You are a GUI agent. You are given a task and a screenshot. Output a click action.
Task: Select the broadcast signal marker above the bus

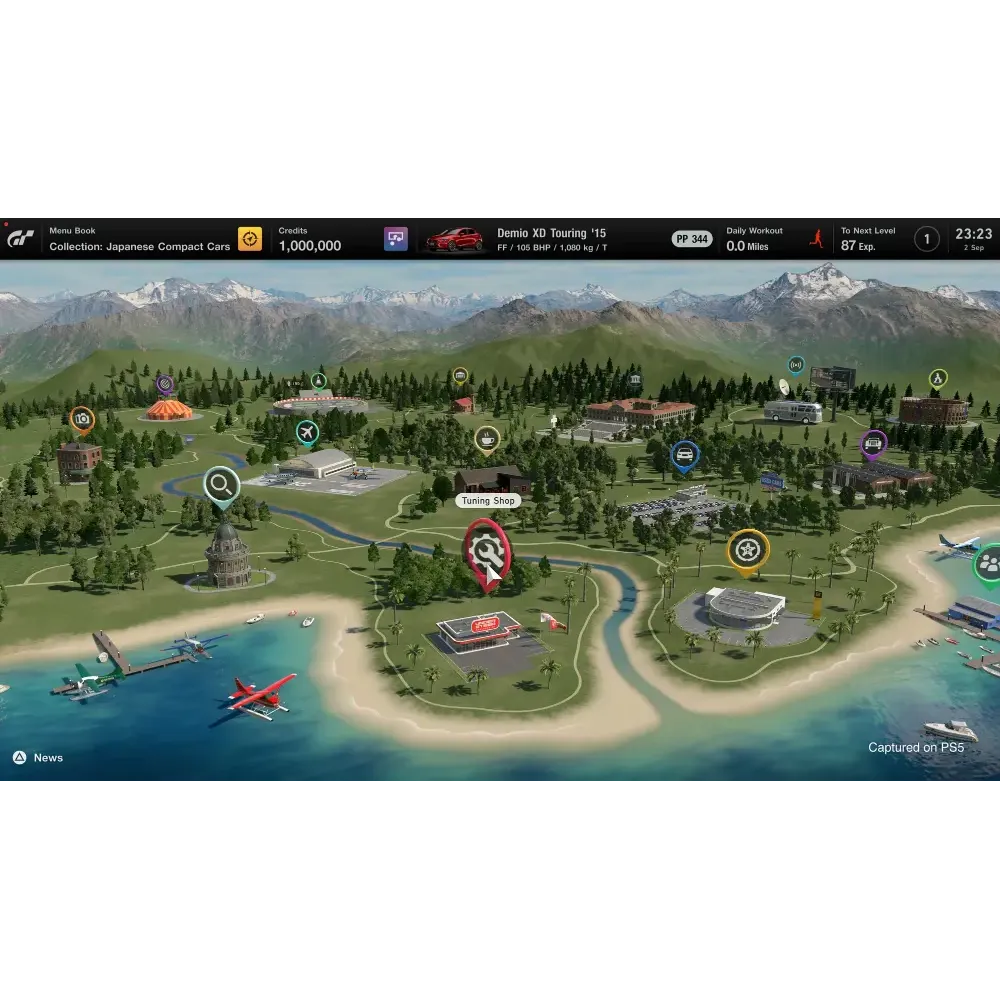(x=795, y=364)
